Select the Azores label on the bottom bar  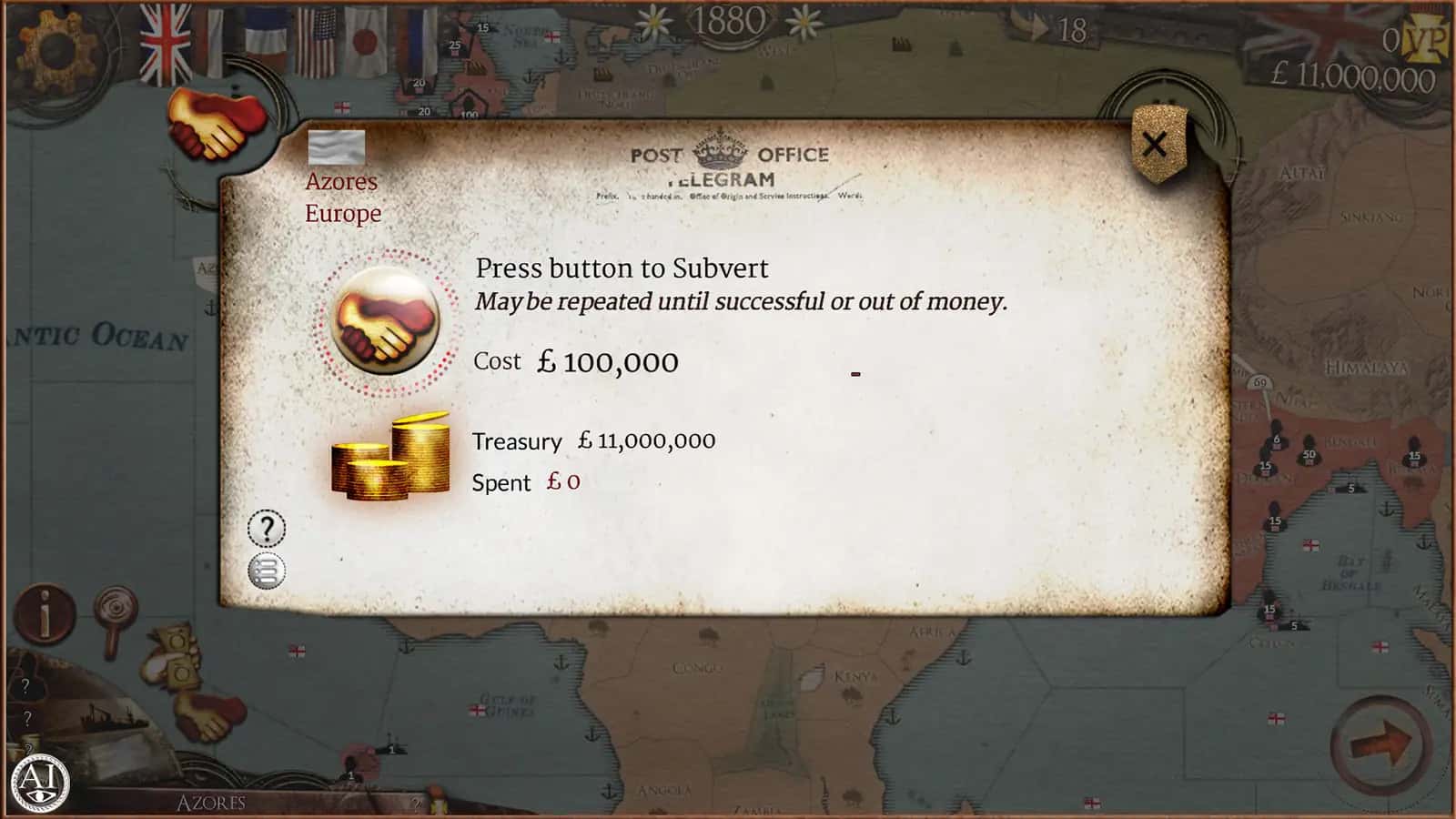pyautogui.click(x=211, y=804)
